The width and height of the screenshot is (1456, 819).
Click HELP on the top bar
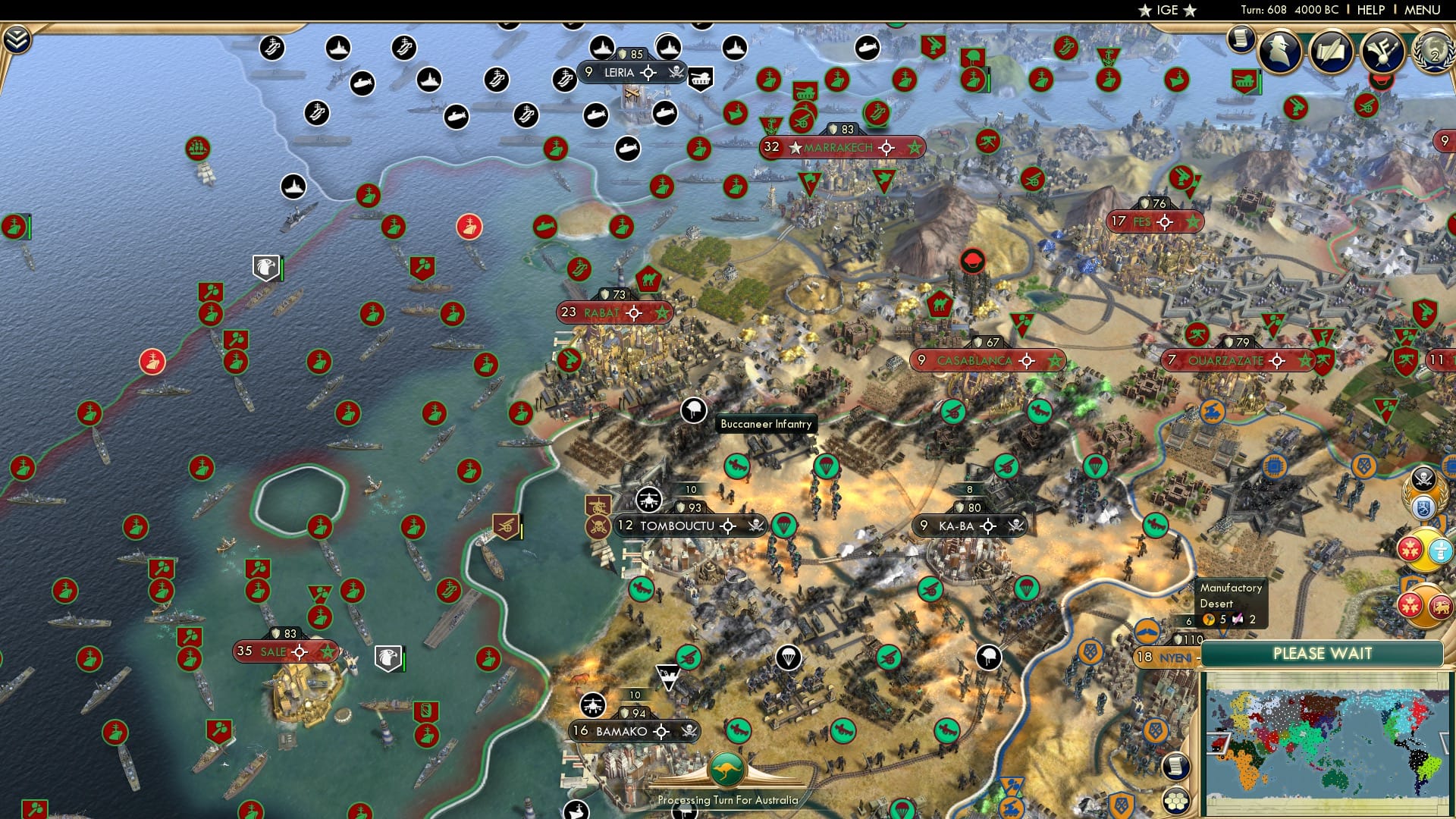pyautogui.click(x=1372, y=10)
